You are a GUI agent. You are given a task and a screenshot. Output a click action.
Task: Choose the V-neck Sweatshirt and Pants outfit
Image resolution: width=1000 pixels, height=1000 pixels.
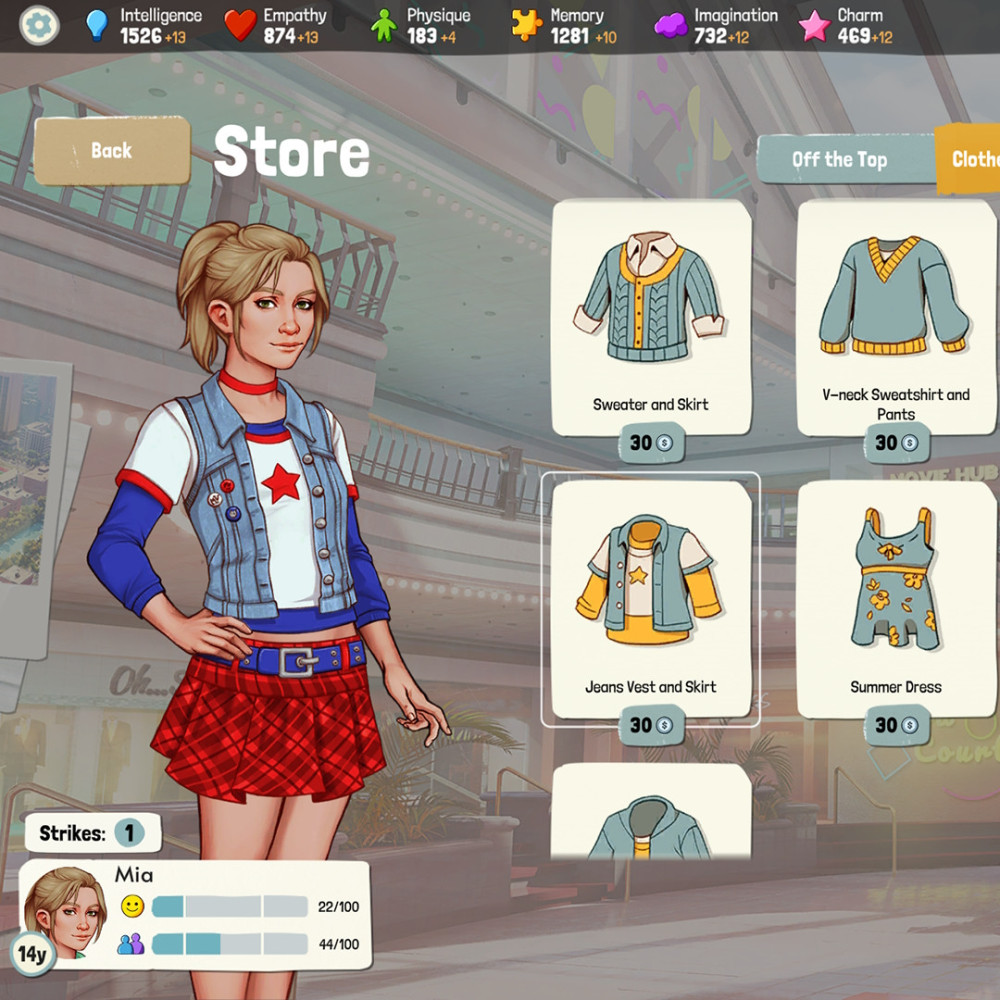(x=895, y=310)
